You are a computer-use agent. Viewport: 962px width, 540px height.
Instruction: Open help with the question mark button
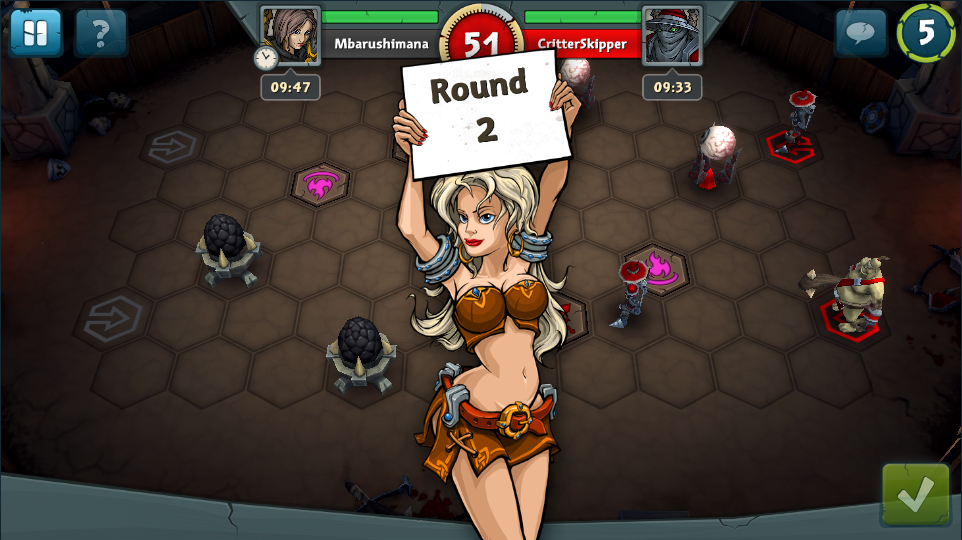click(100, 33)
